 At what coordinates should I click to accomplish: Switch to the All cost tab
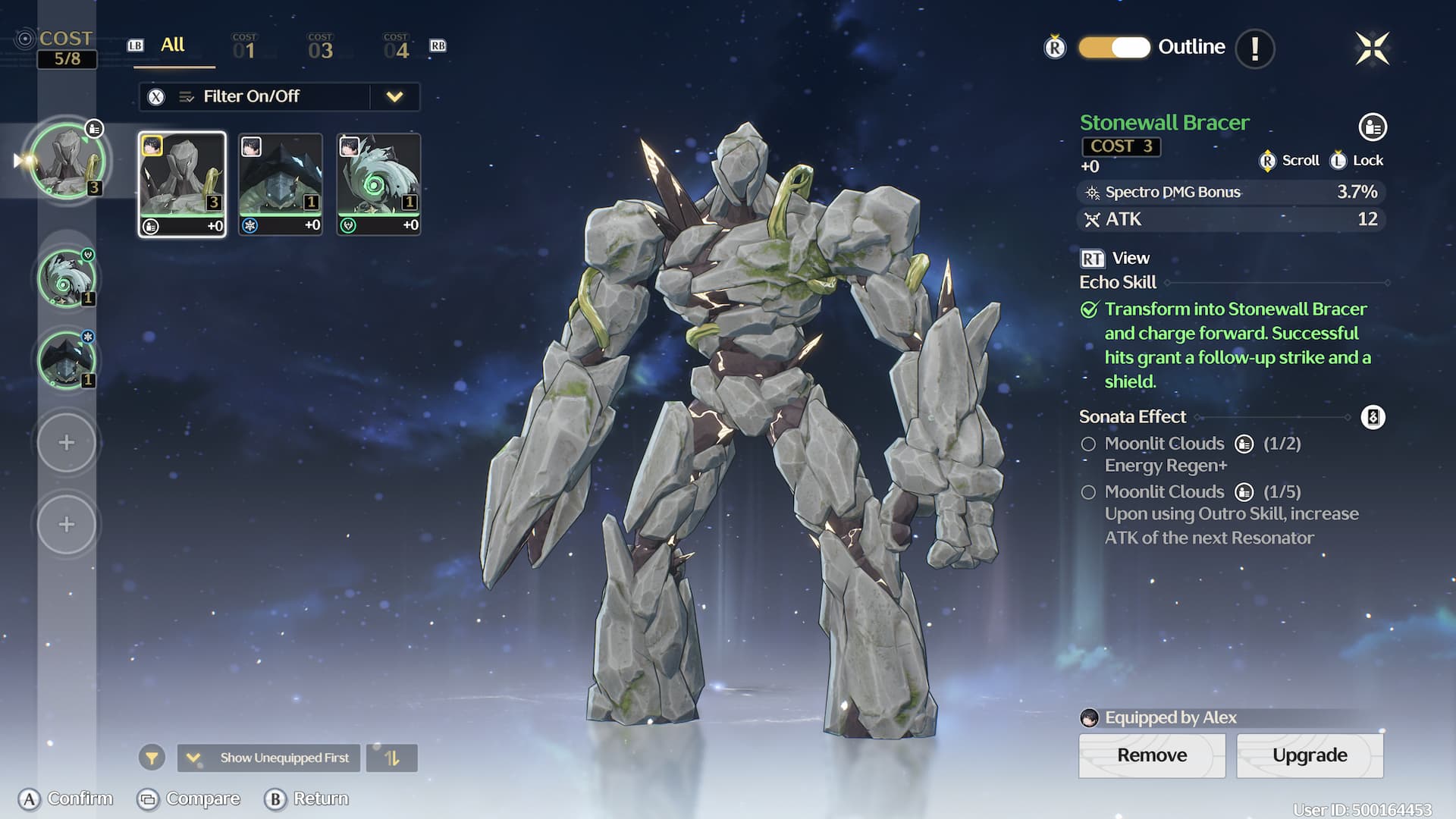click(173, 45)
